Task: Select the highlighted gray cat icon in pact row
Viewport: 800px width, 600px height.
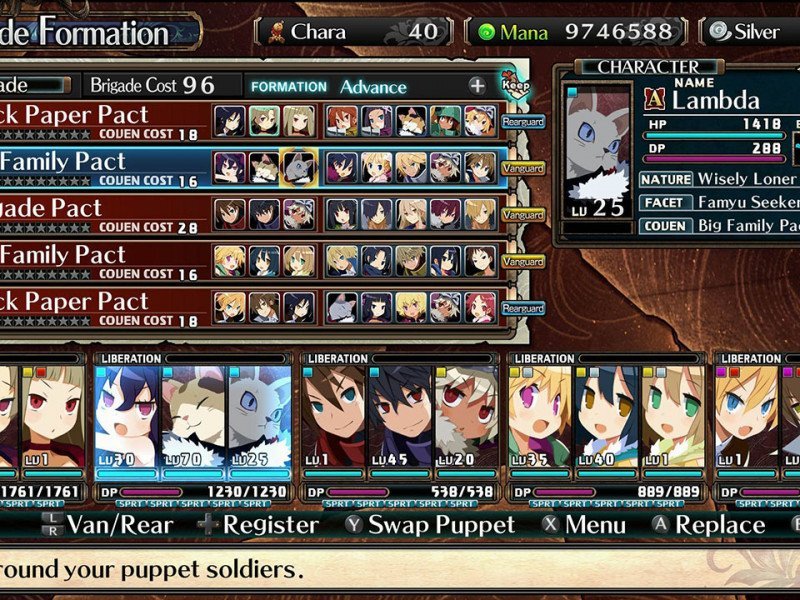Action: coord(297,167)
